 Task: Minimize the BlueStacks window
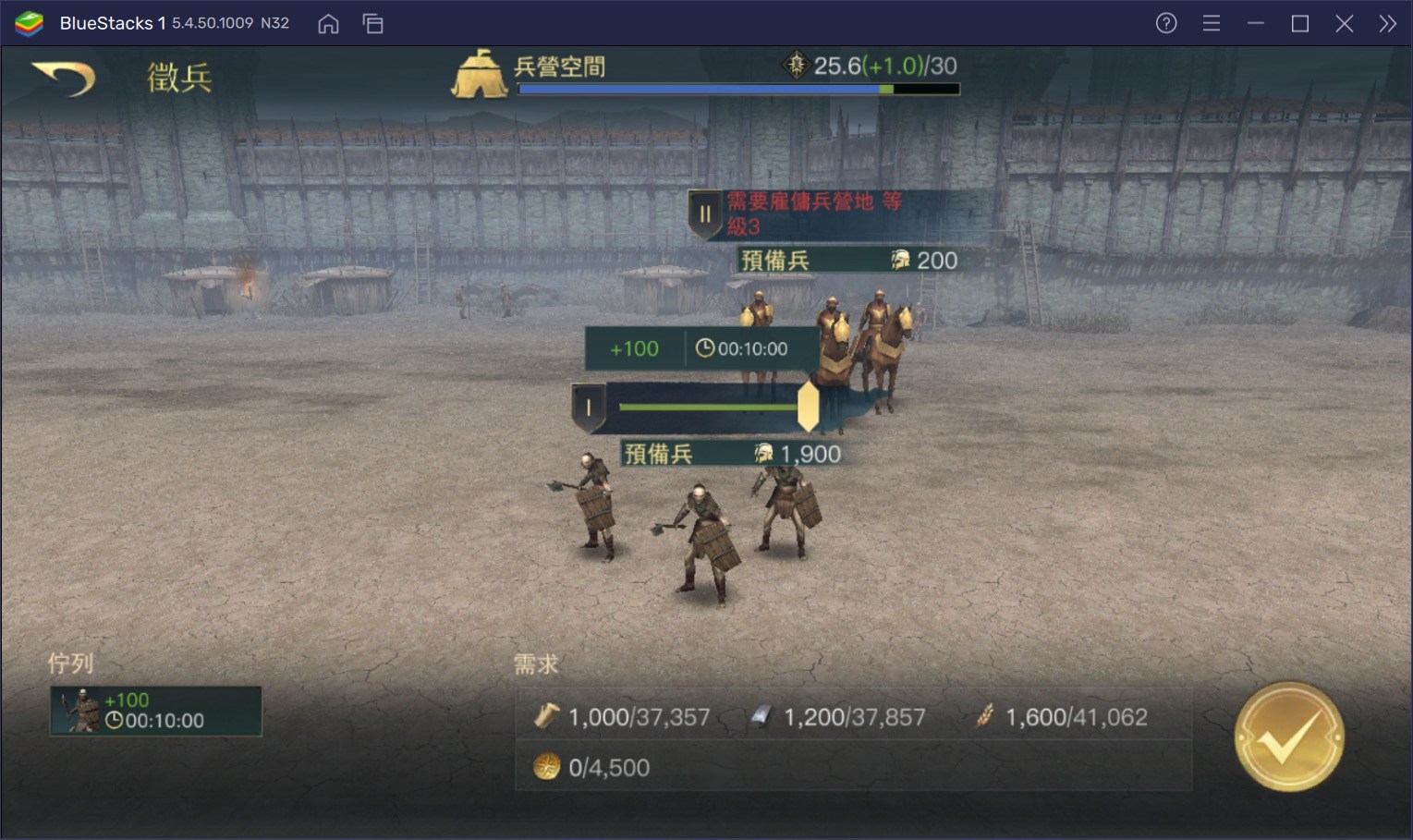(1255, 23)
